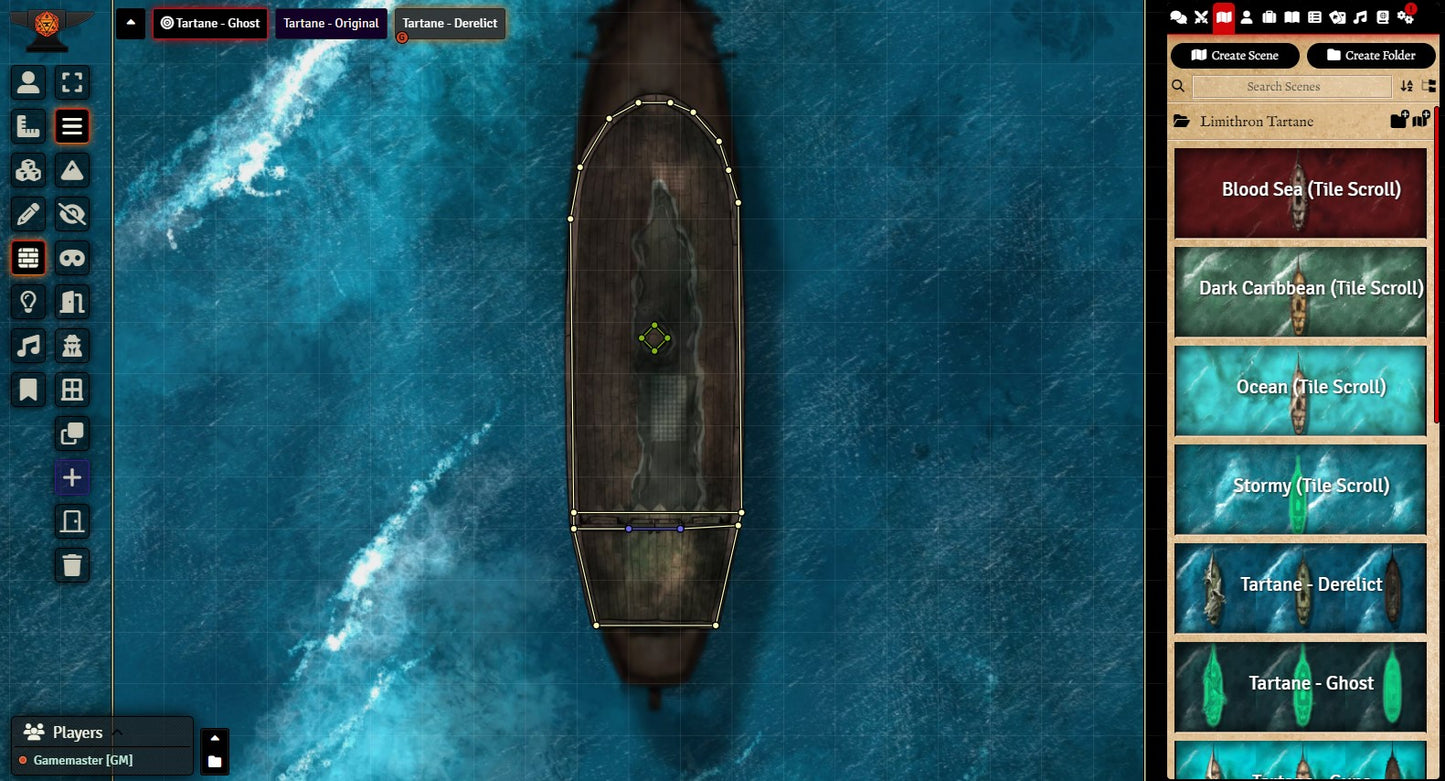Switch to the Tartane - Original navigation tab
1445x781 pixels.
(x=331, y=24)
